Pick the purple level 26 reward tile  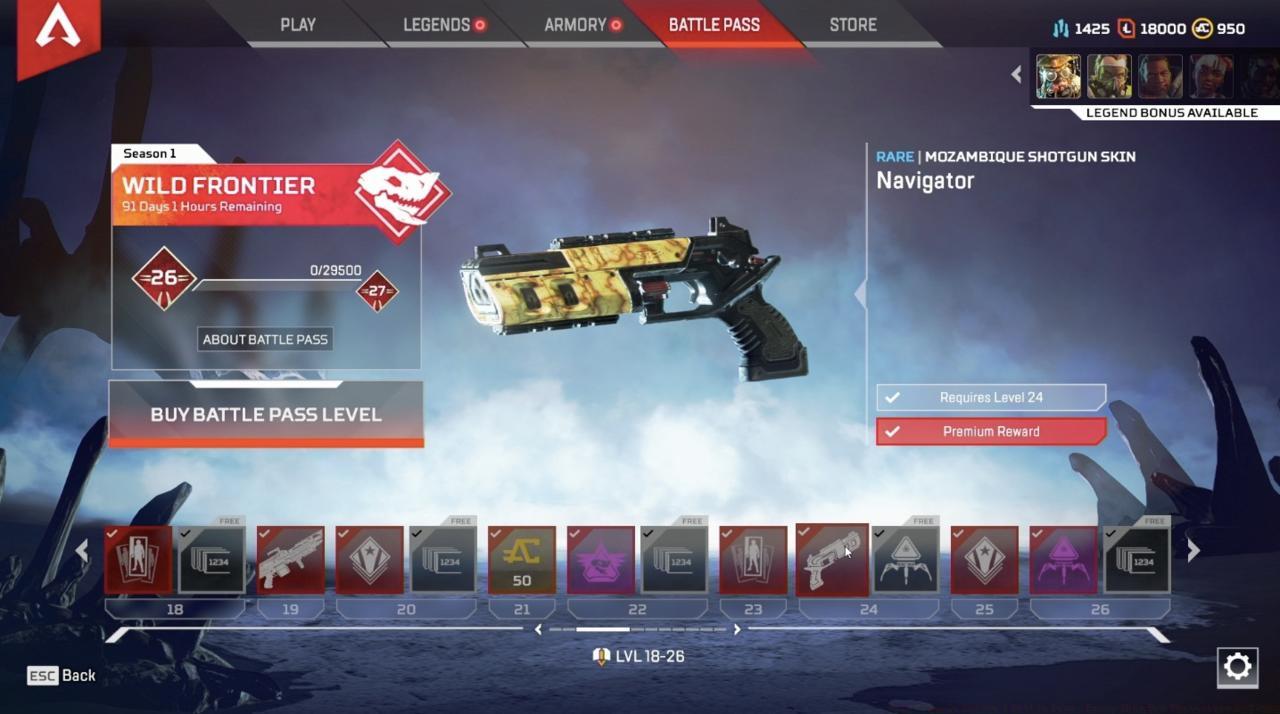coord(1063,561)
